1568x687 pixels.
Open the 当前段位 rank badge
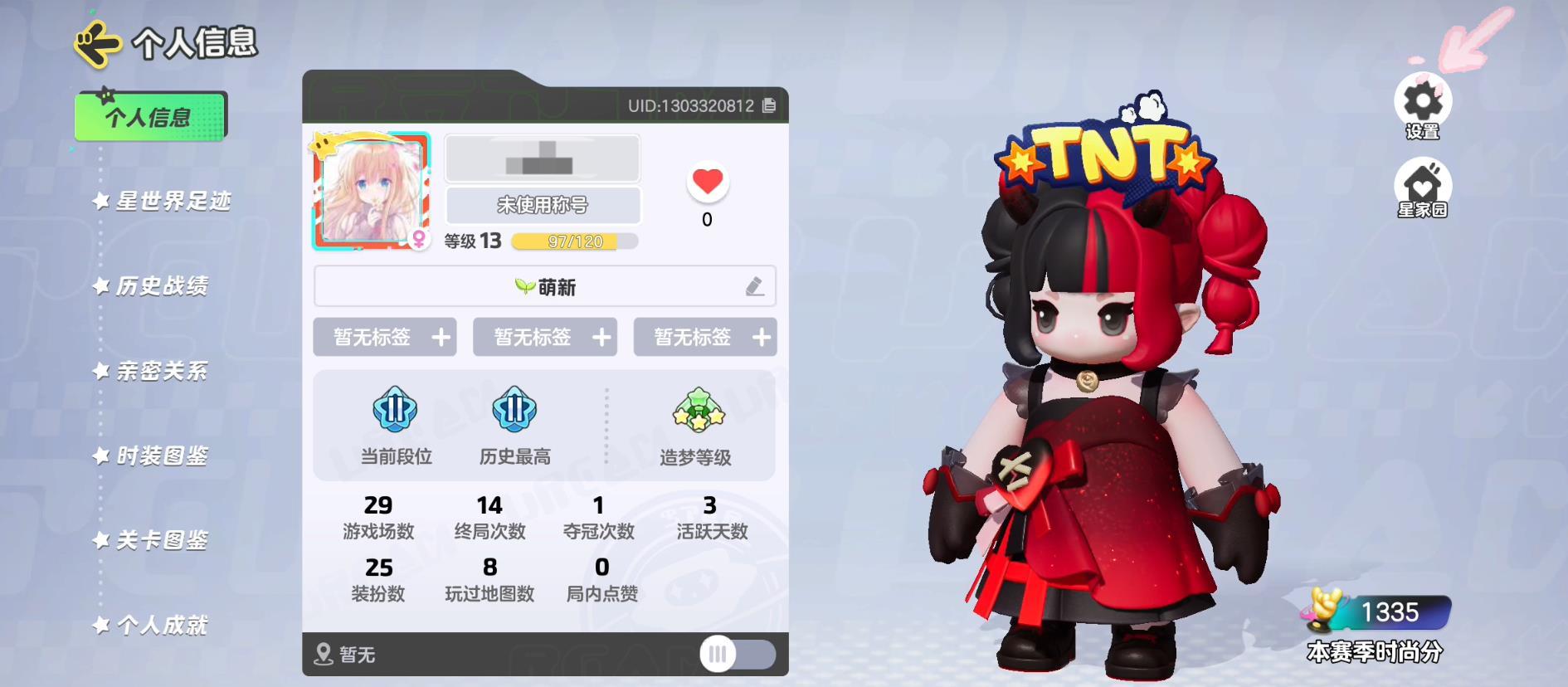[x=395, y=411]
